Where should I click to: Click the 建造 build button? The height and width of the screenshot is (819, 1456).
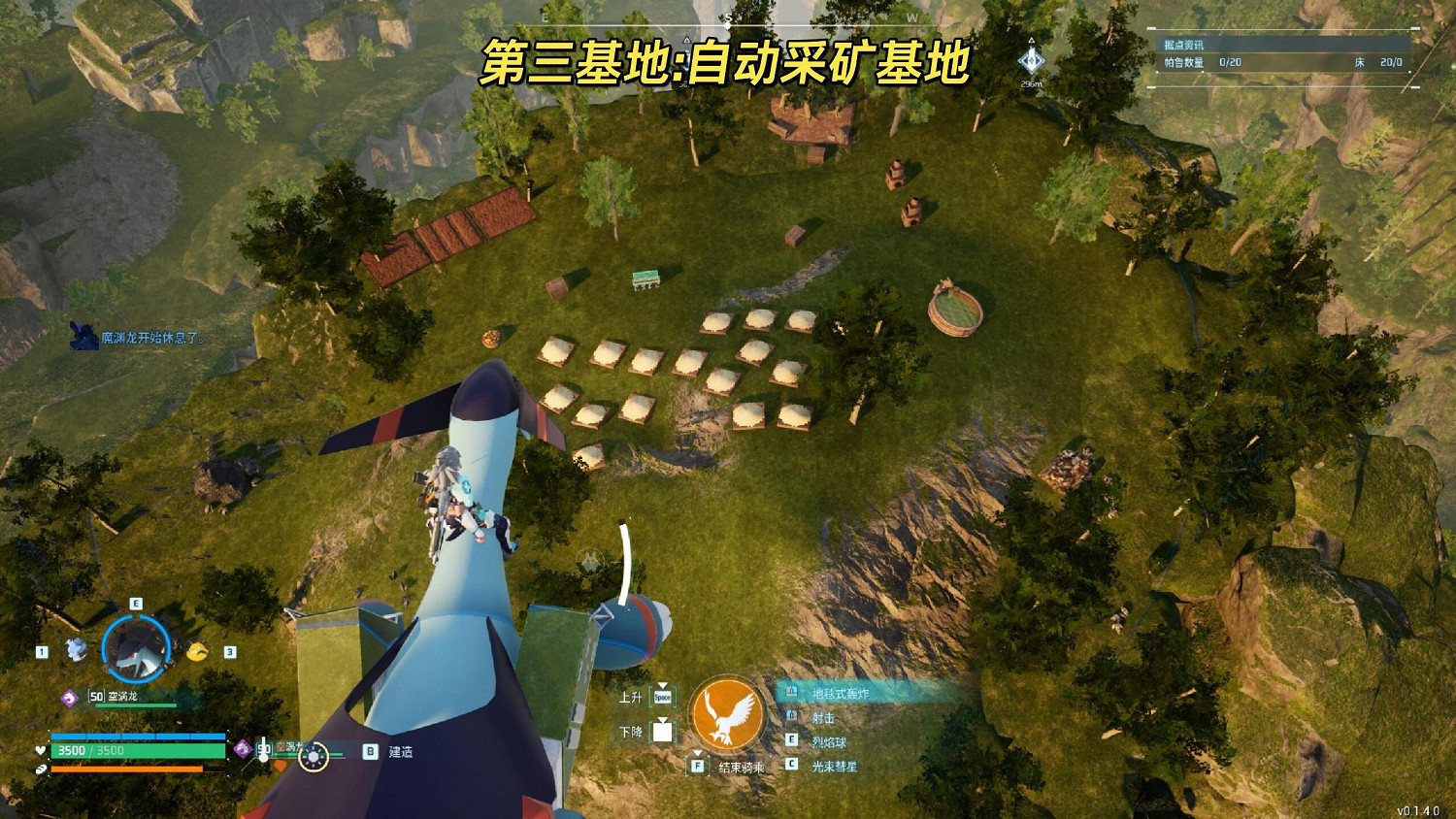coord(392,751)
